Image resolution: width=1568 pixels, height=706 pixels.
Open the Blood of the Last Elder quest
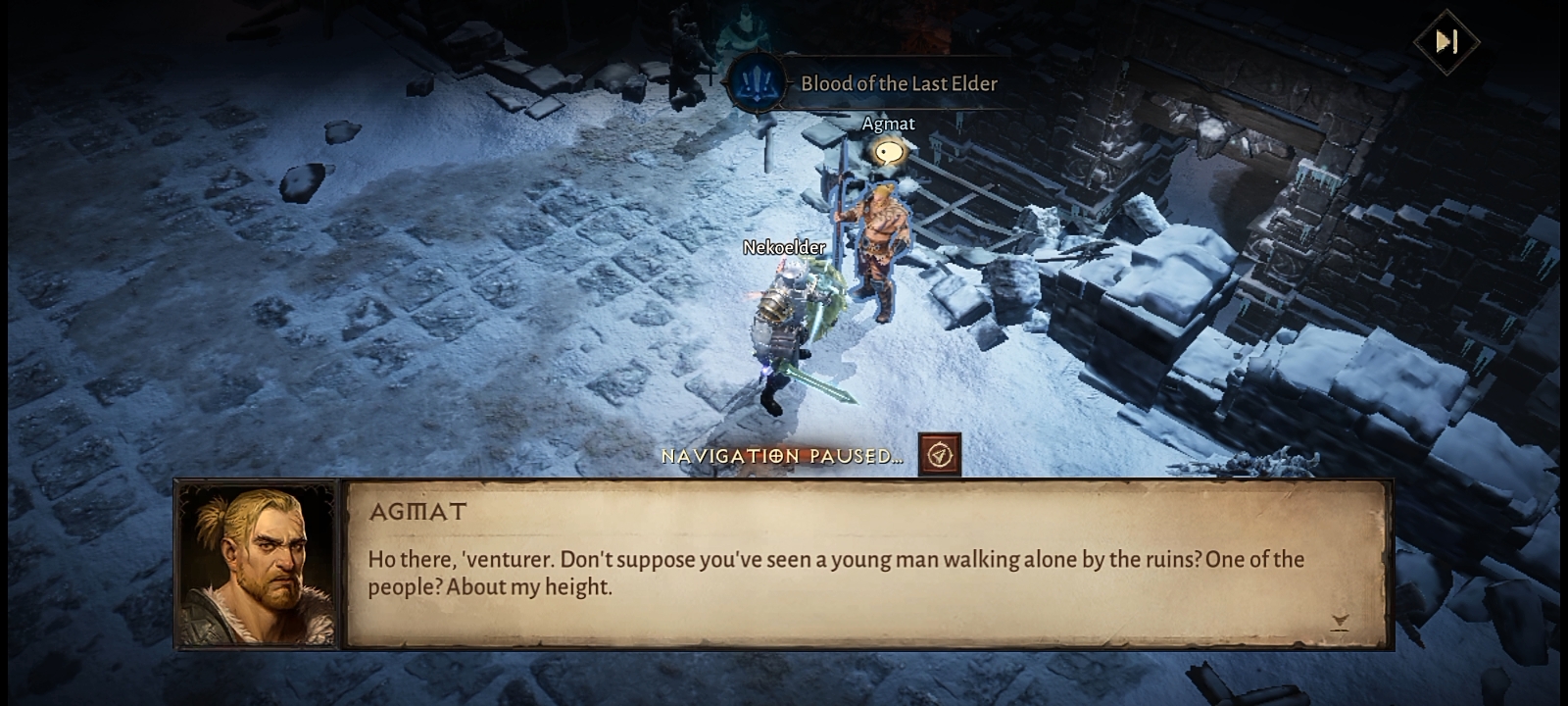862,83
